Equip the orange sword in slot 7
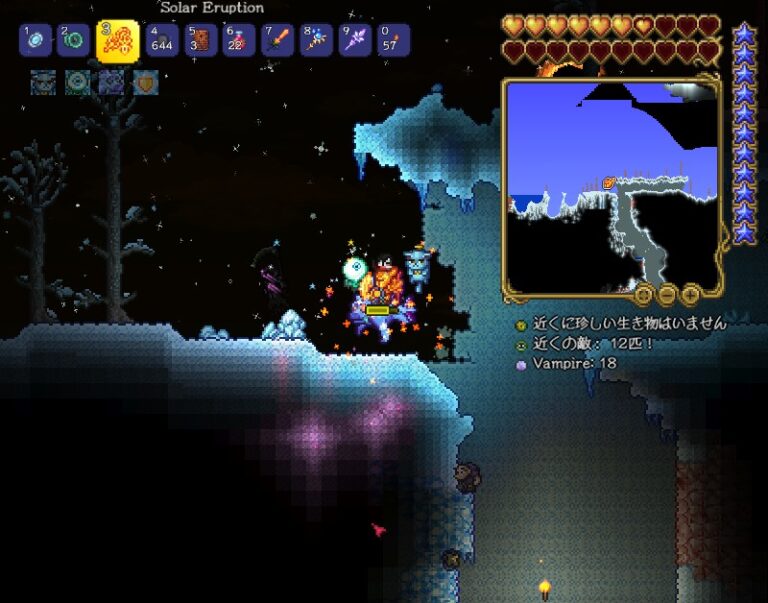Image resolution: width=768 pixels, height=603 pixels. pyautogui.click(x=277, y=41)
